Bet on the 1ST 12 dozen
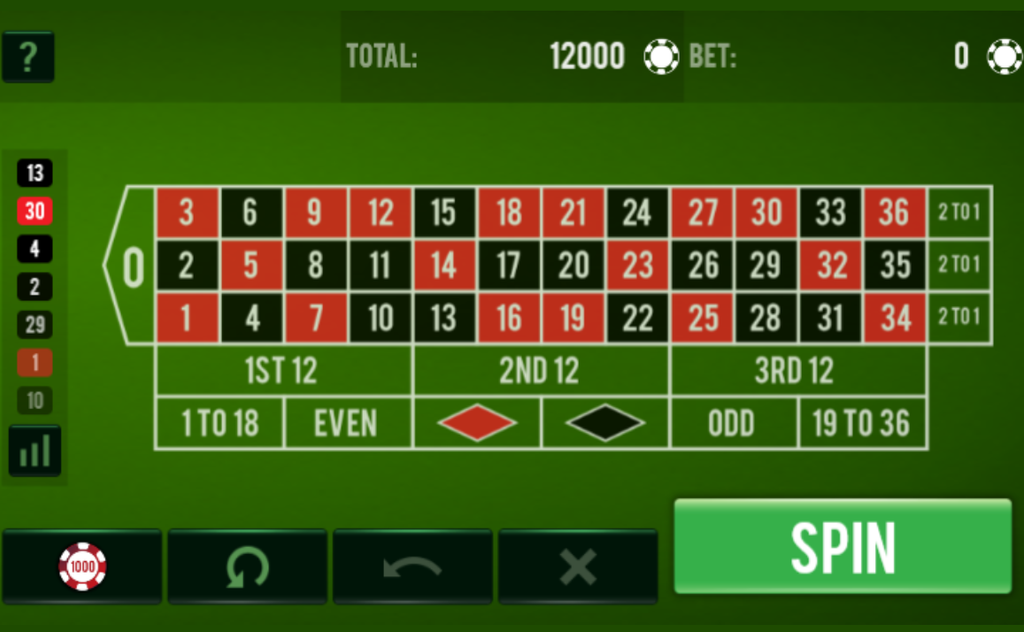This screenshot has height=632, width=1024. pos(283,371)
